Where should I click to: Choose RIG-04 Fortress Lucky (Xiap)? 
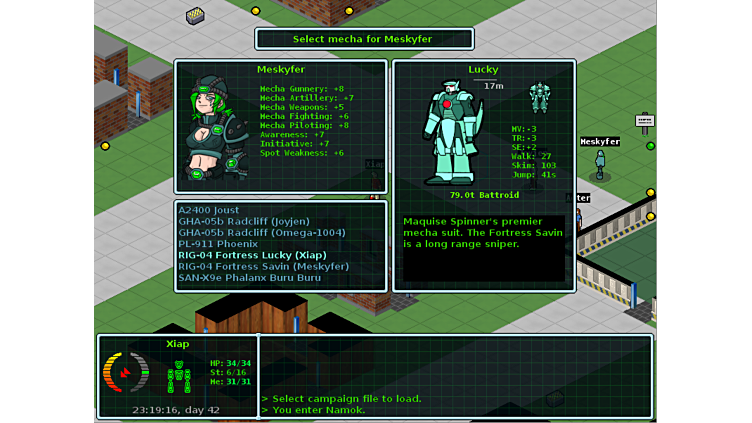pos(252,255)
